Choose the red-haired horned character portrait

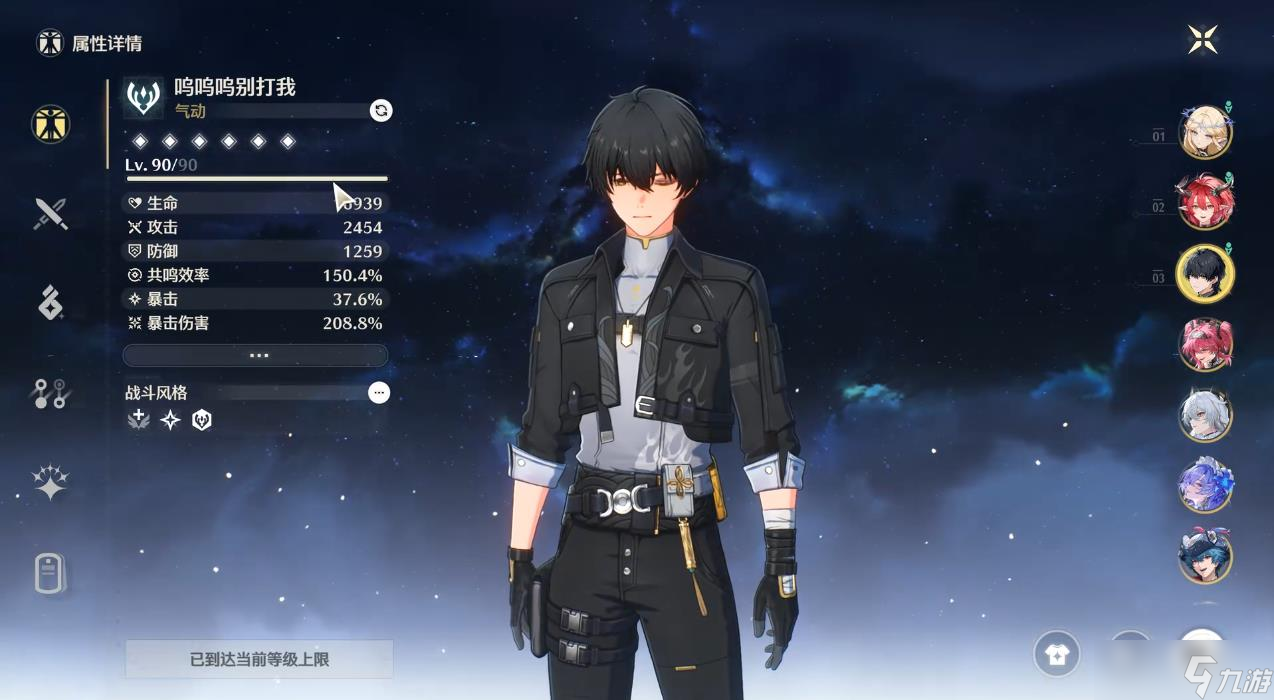pos(1205,203)
